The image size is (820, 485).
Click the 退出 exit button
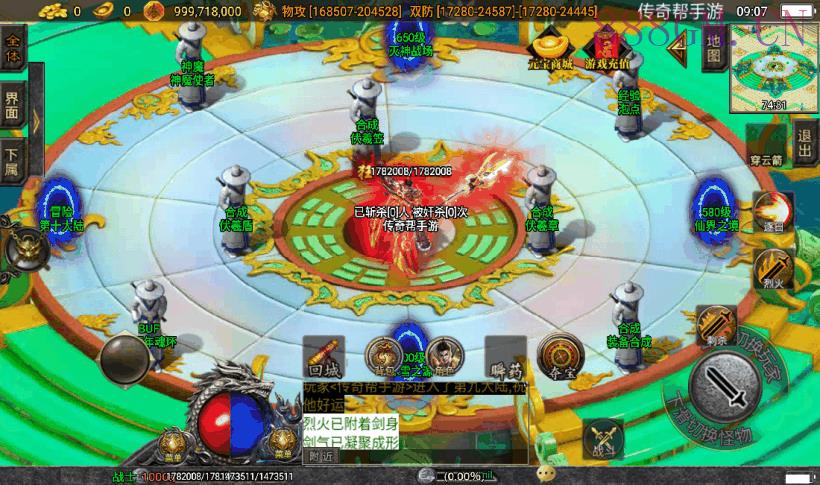pos(805,135)
